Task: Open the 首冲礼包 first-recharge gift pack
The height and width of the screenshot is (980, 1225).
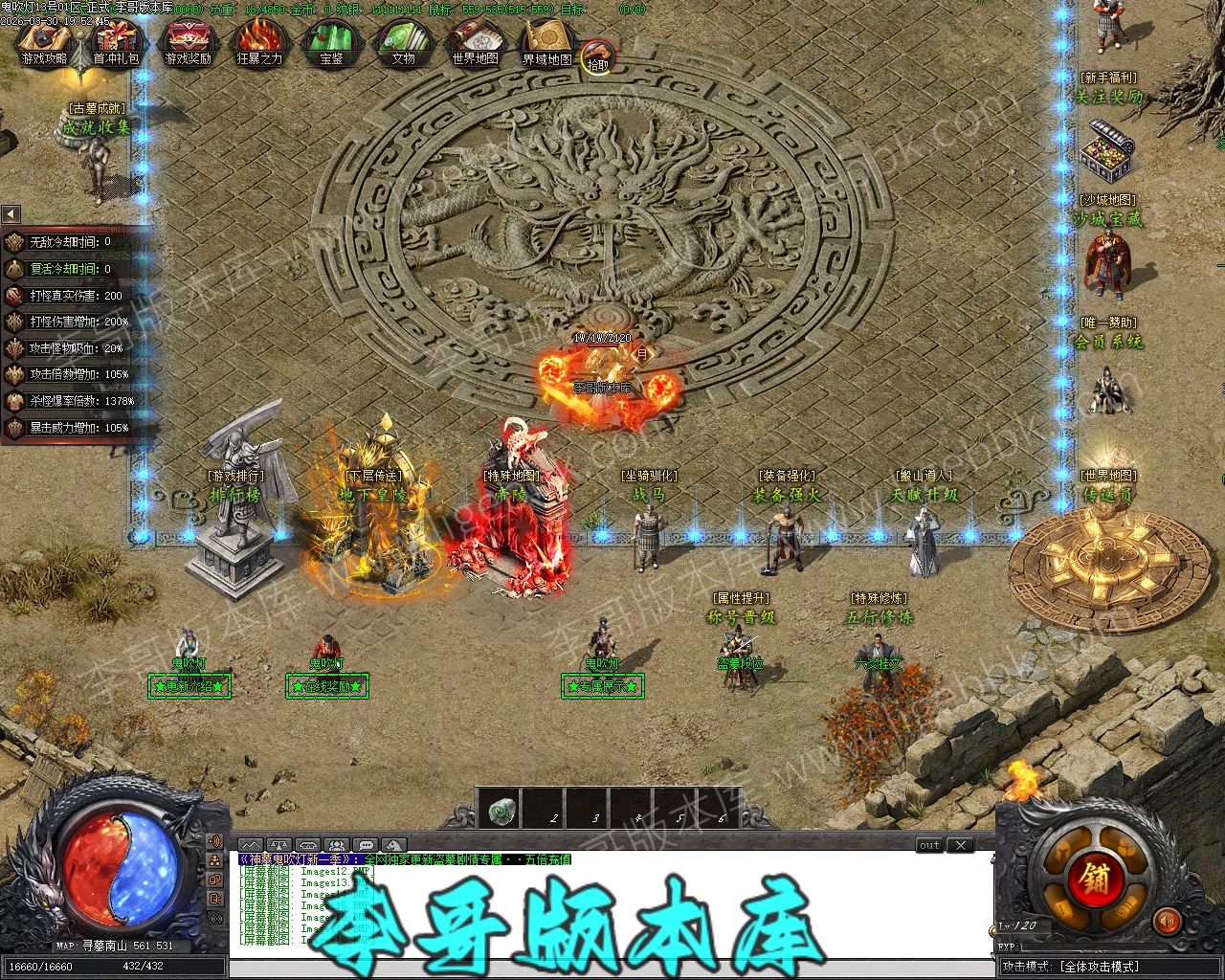Action: point(116,44)
